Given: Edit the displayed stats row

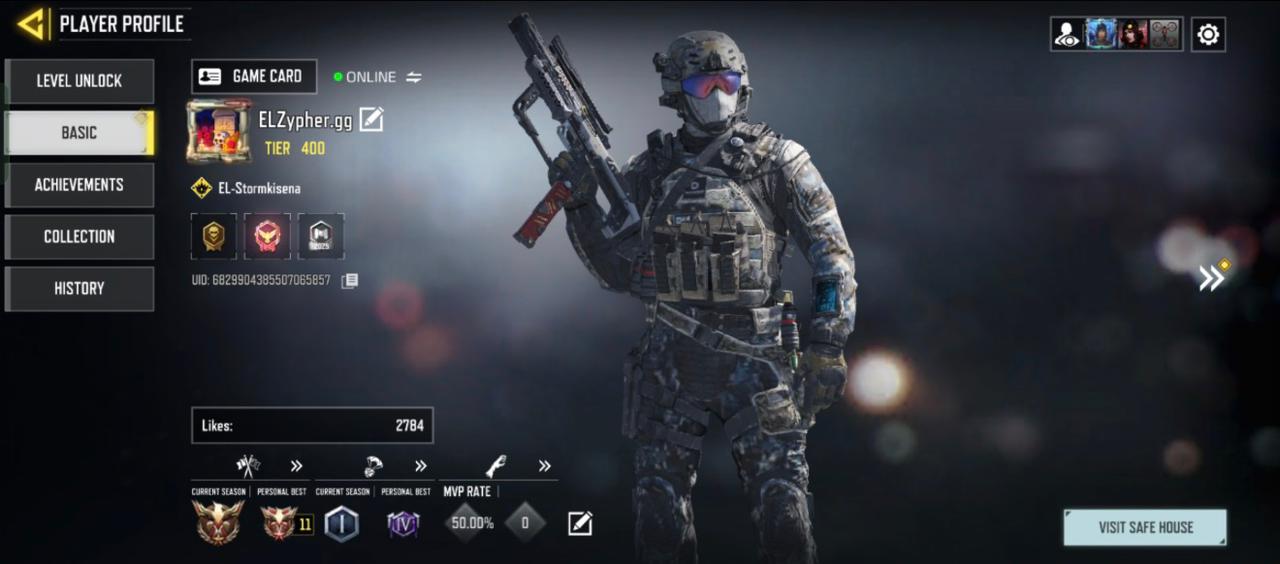Looking at the screenshot, I should 580,523.
